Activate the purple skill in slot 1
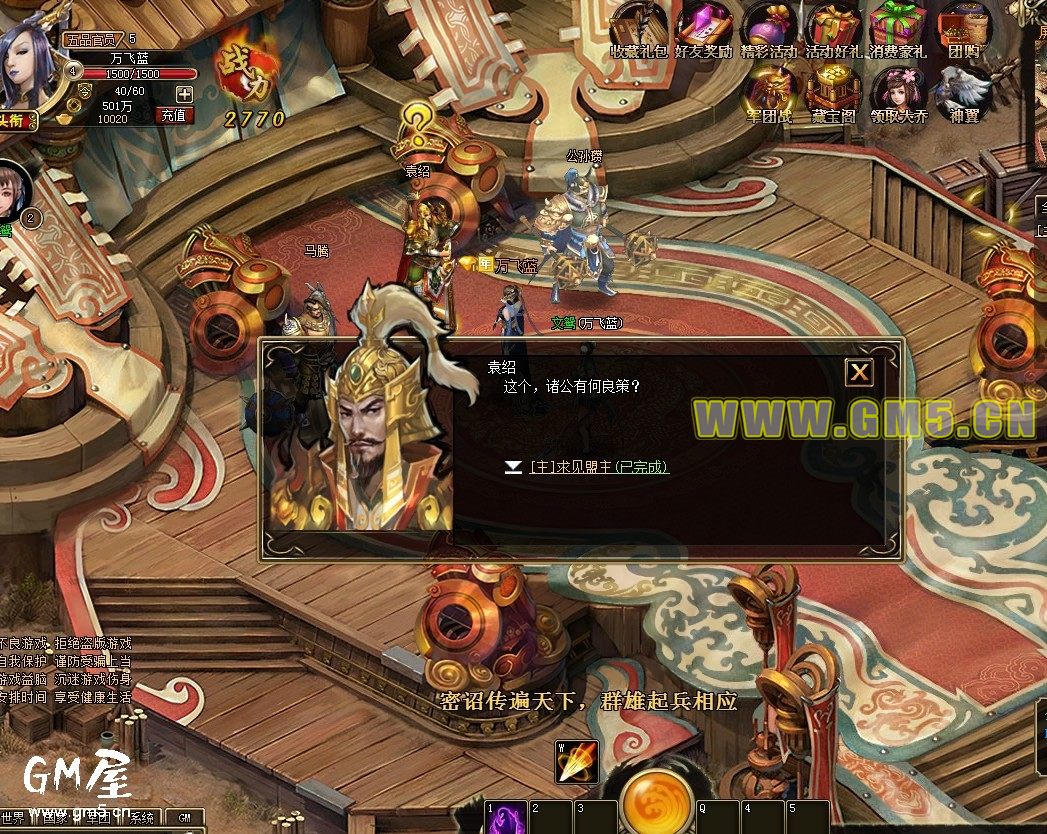Image resolution: width=1047 pixels, height=834 pixels. click(507, 818)
